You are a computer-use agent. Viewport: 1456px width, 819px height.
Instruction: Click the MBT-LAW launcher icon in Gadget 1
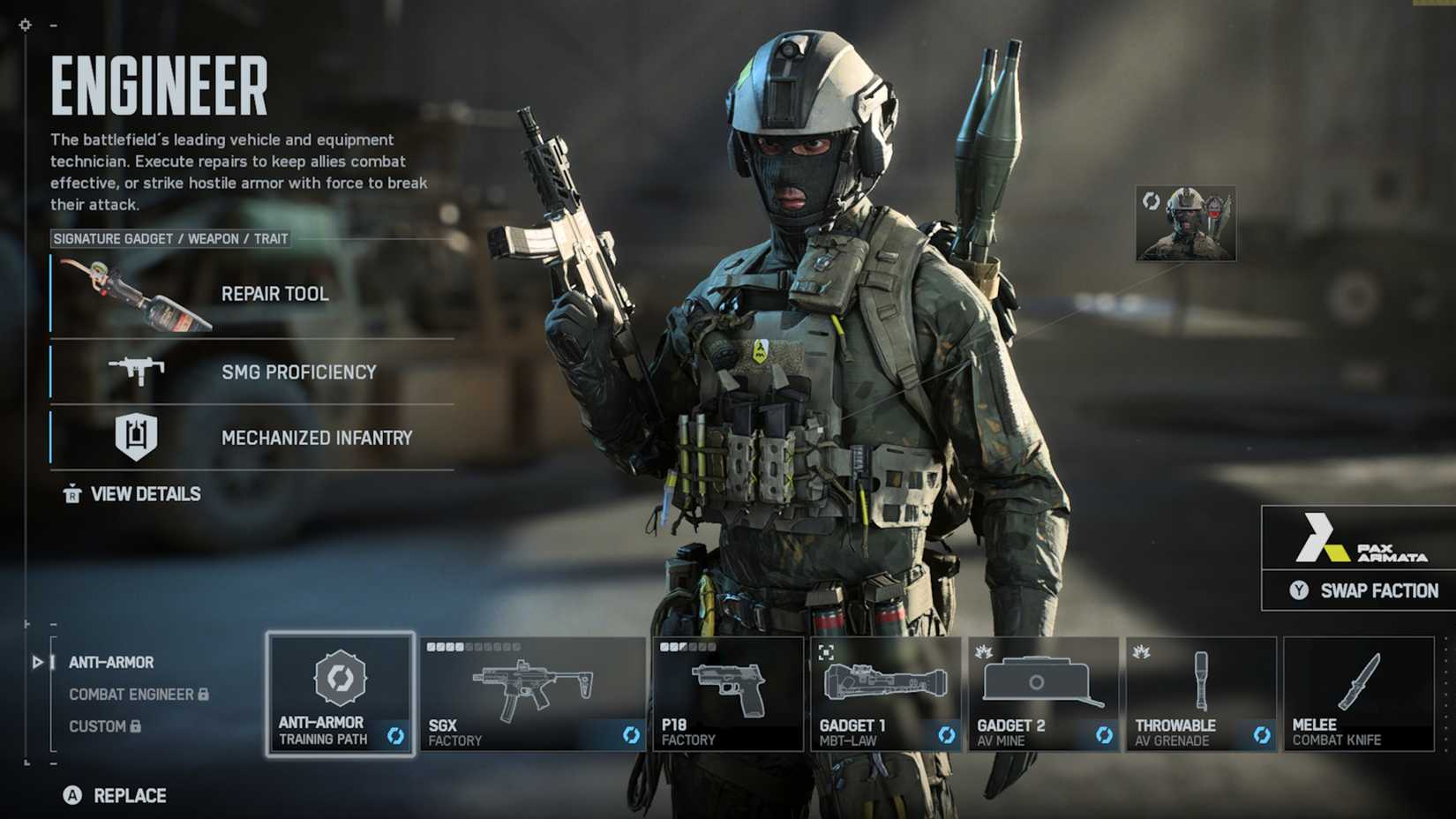[884, 681]
